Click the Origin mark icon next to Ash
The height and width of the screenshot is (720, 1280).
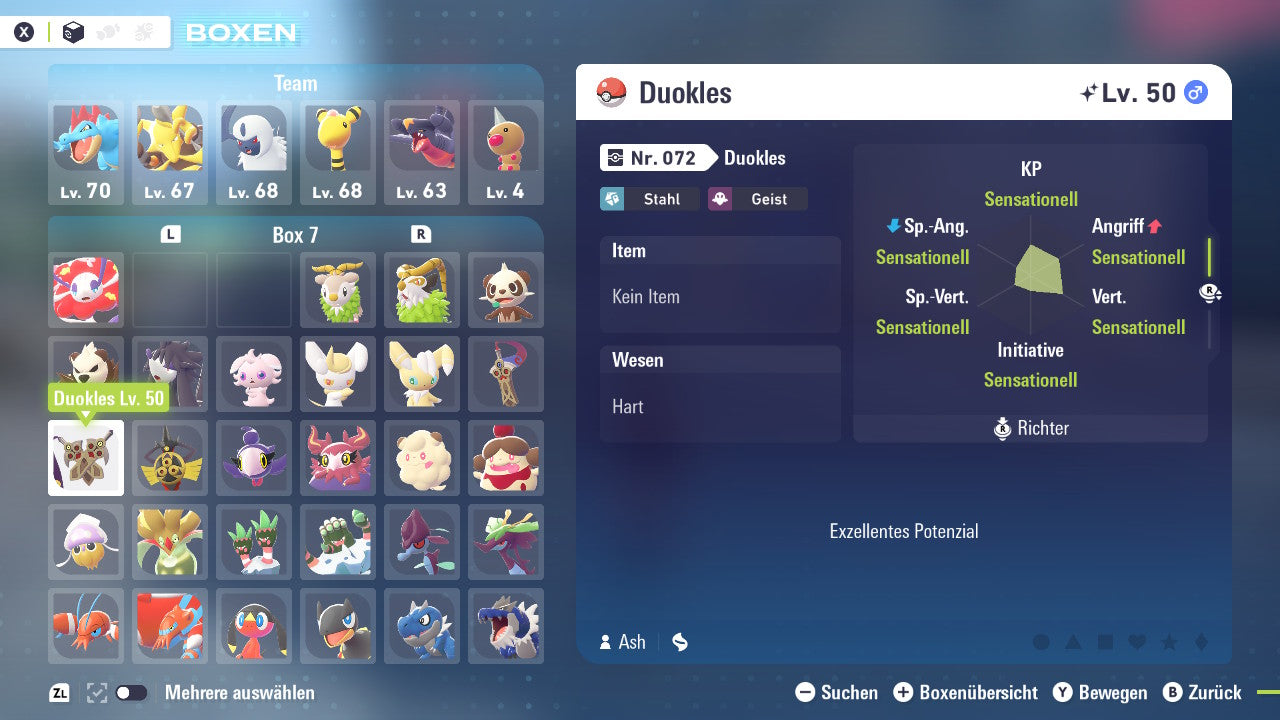[679, 642]
